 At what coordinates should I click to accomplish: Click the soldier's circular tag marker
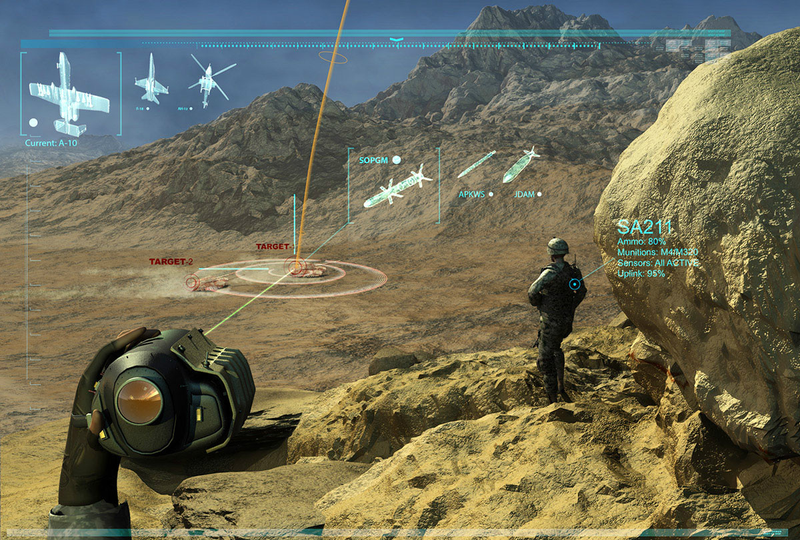coord(576,285)
